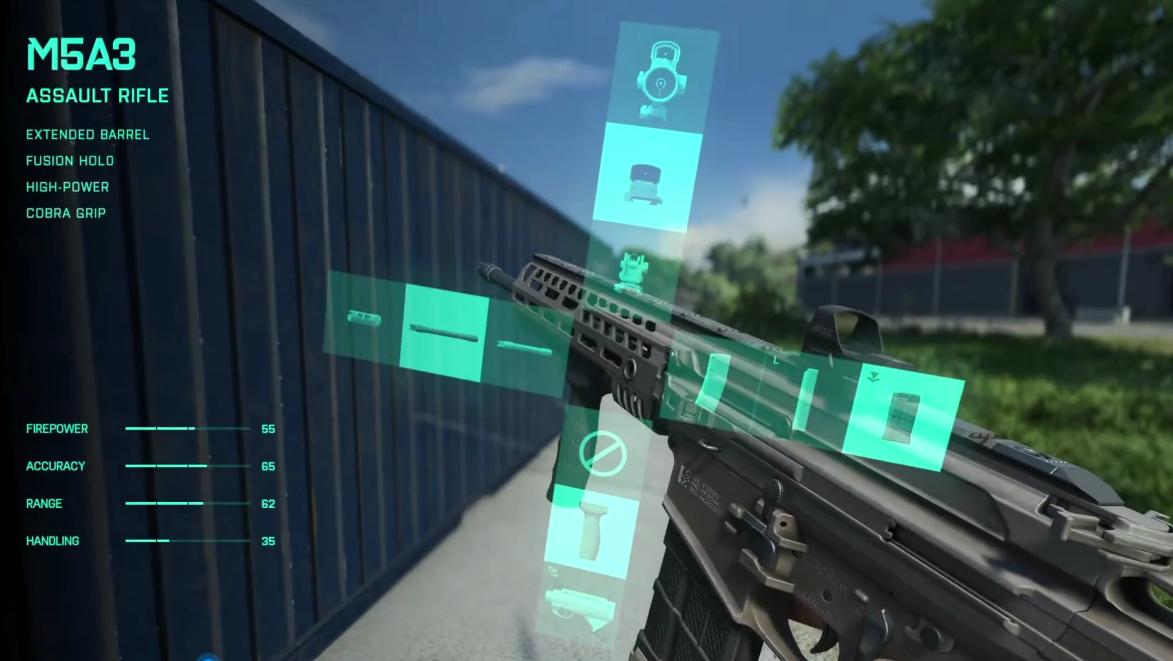Choose the highlighted Extended Barrel slot
This screenshot has width=1173, height=661.
click(444, 328)
